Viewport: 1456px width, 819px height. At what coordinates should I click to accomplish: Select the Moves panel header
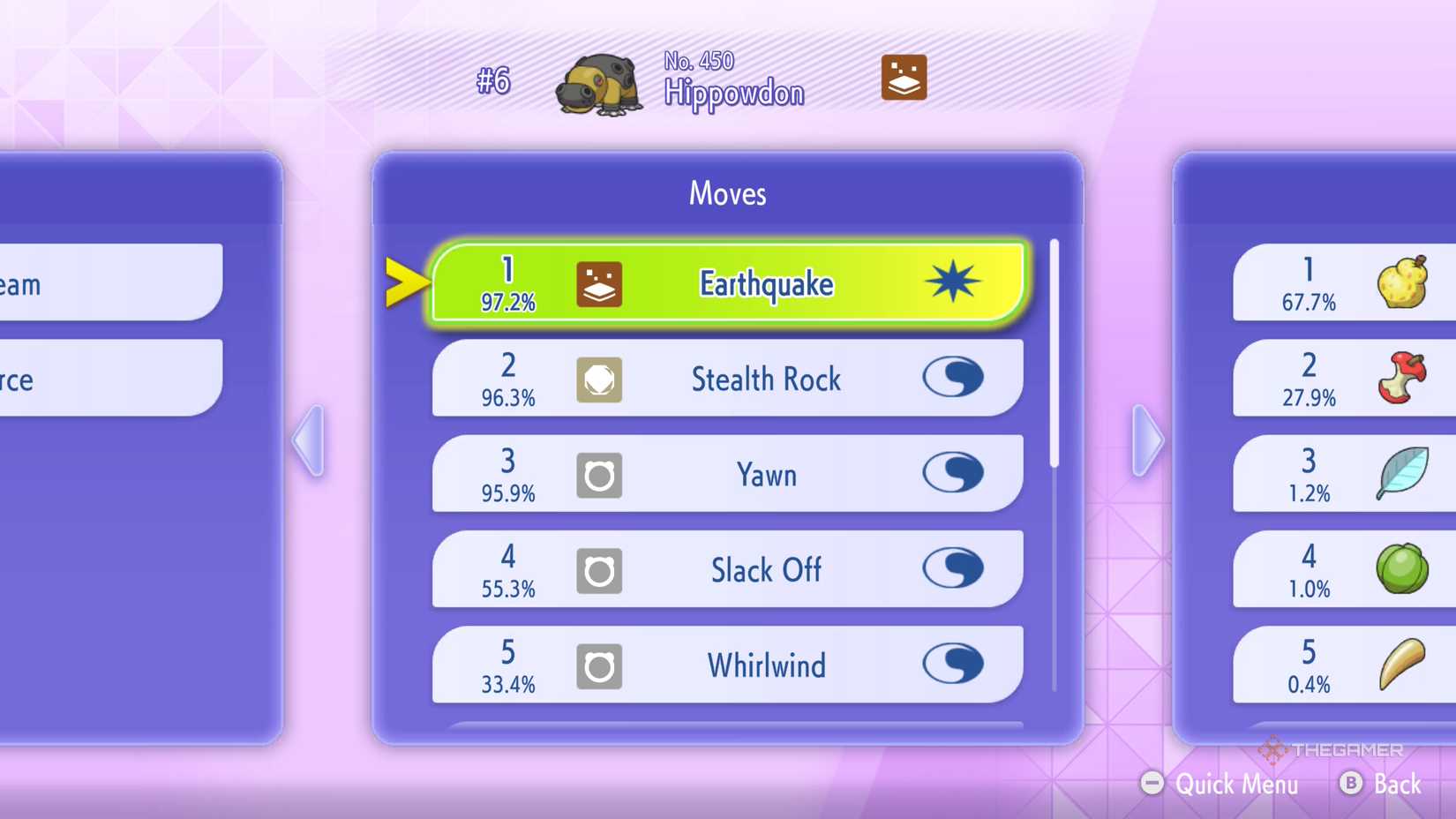(726, 193)
